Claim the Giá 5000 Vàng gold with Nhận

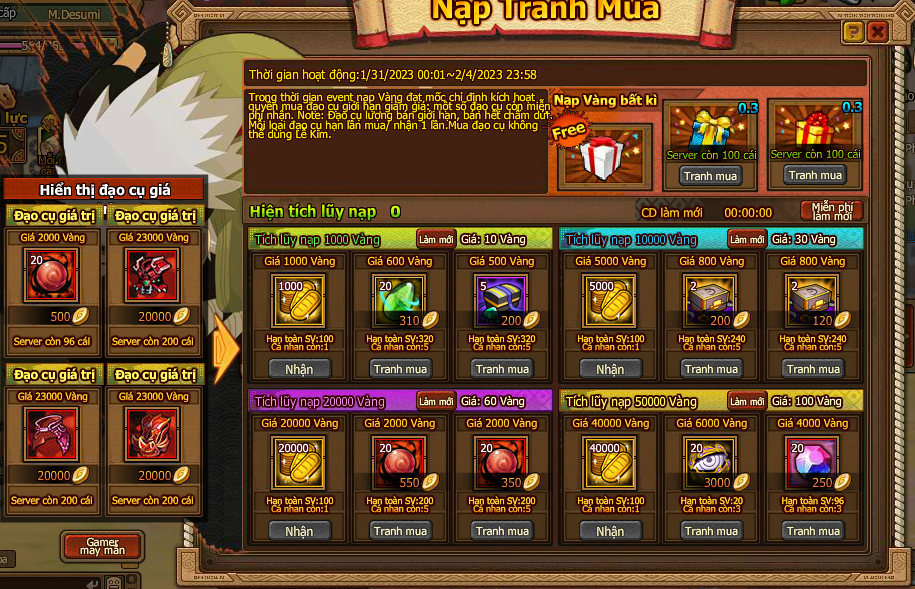[x=610, y=369]
